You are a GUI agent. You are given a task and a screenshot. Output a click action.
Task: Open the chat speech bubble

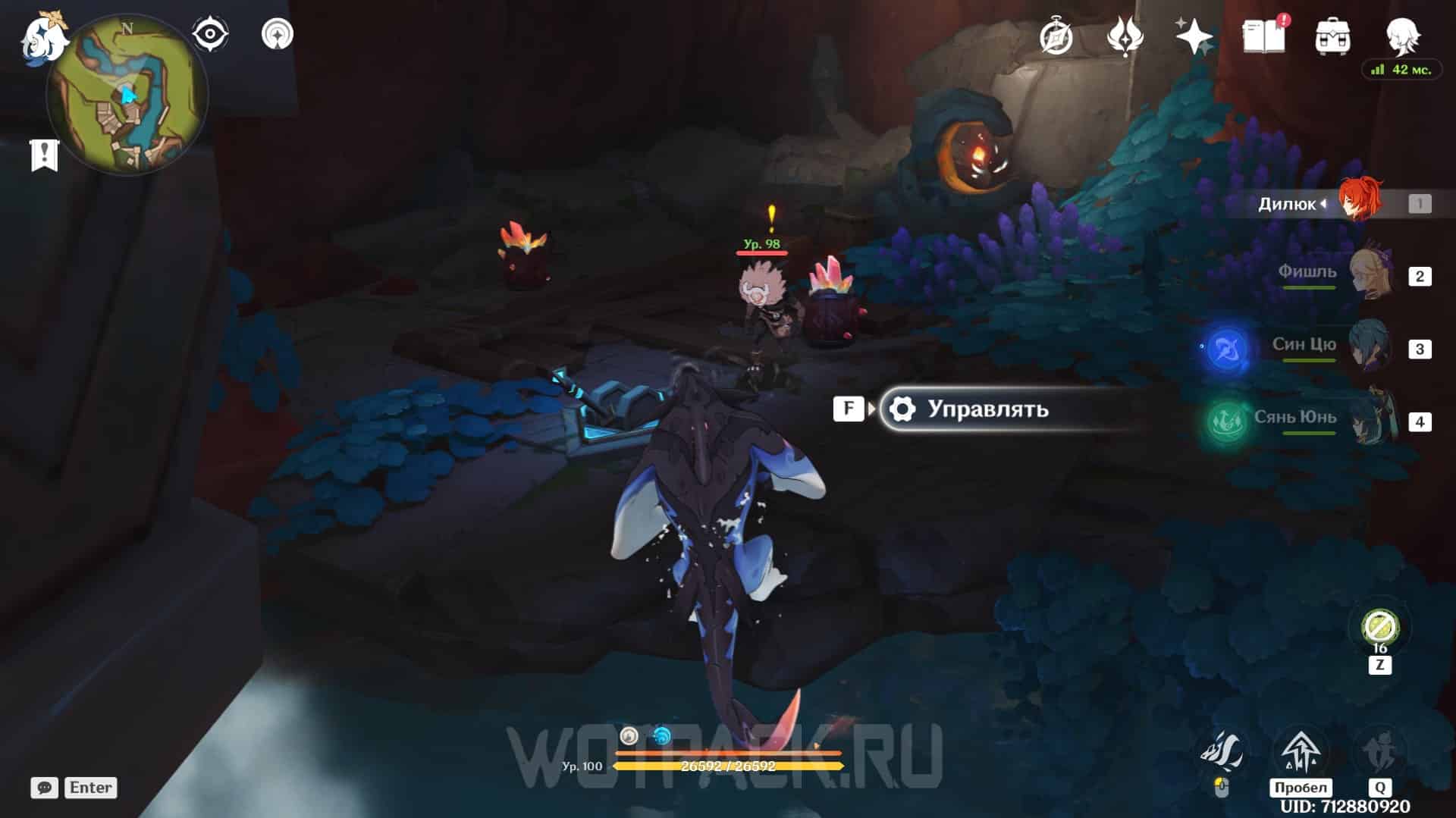(x=45, y=788)
